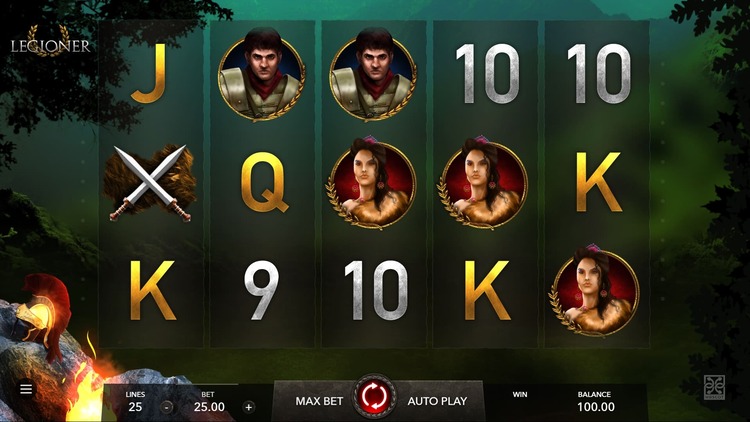
Task: Decrease the bet with the minus button
Action: click(x=167, y=407)
